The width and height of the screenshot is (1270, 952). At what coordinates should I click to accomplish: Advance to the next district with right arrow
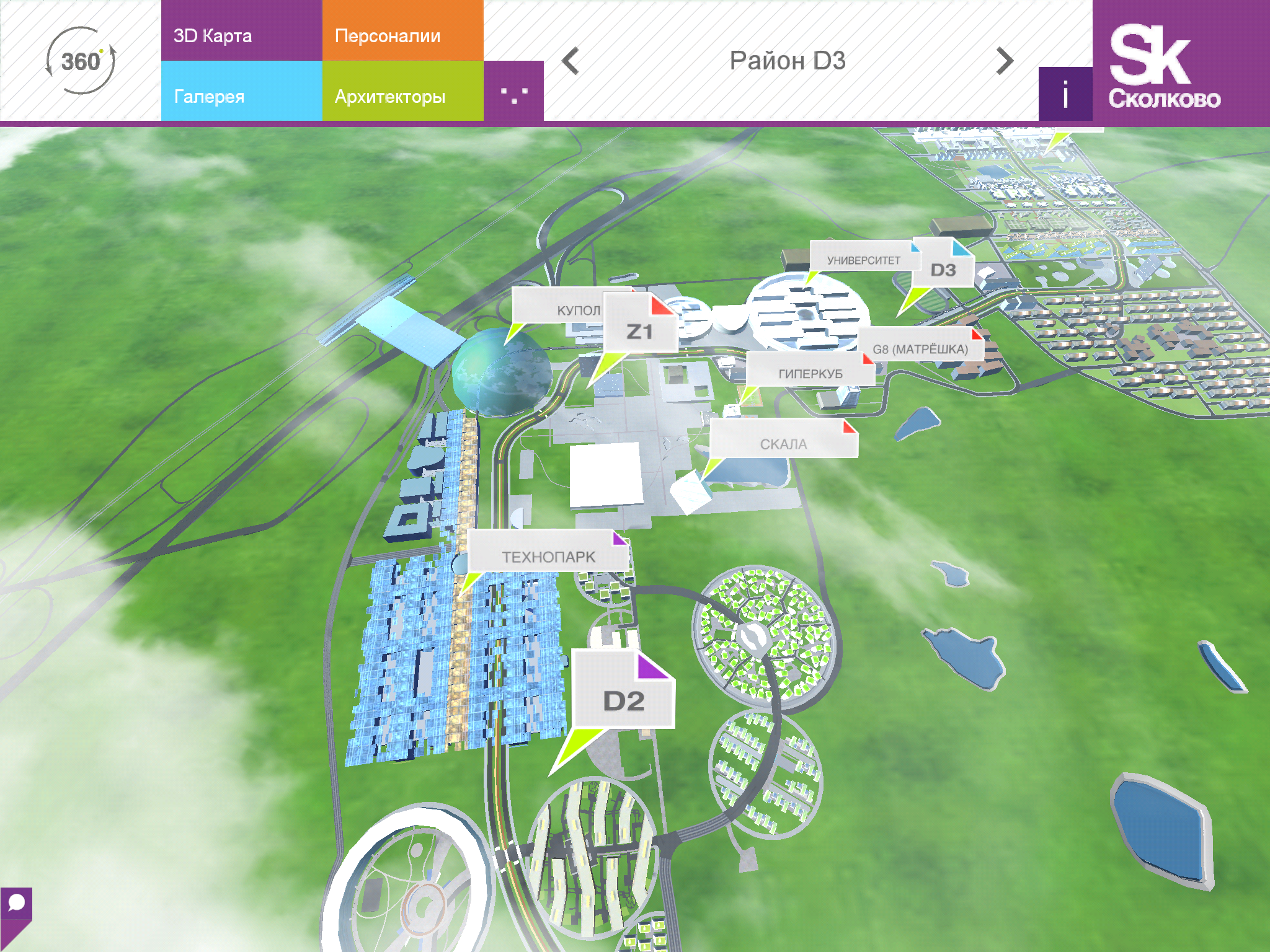[x=1005, y=61]
